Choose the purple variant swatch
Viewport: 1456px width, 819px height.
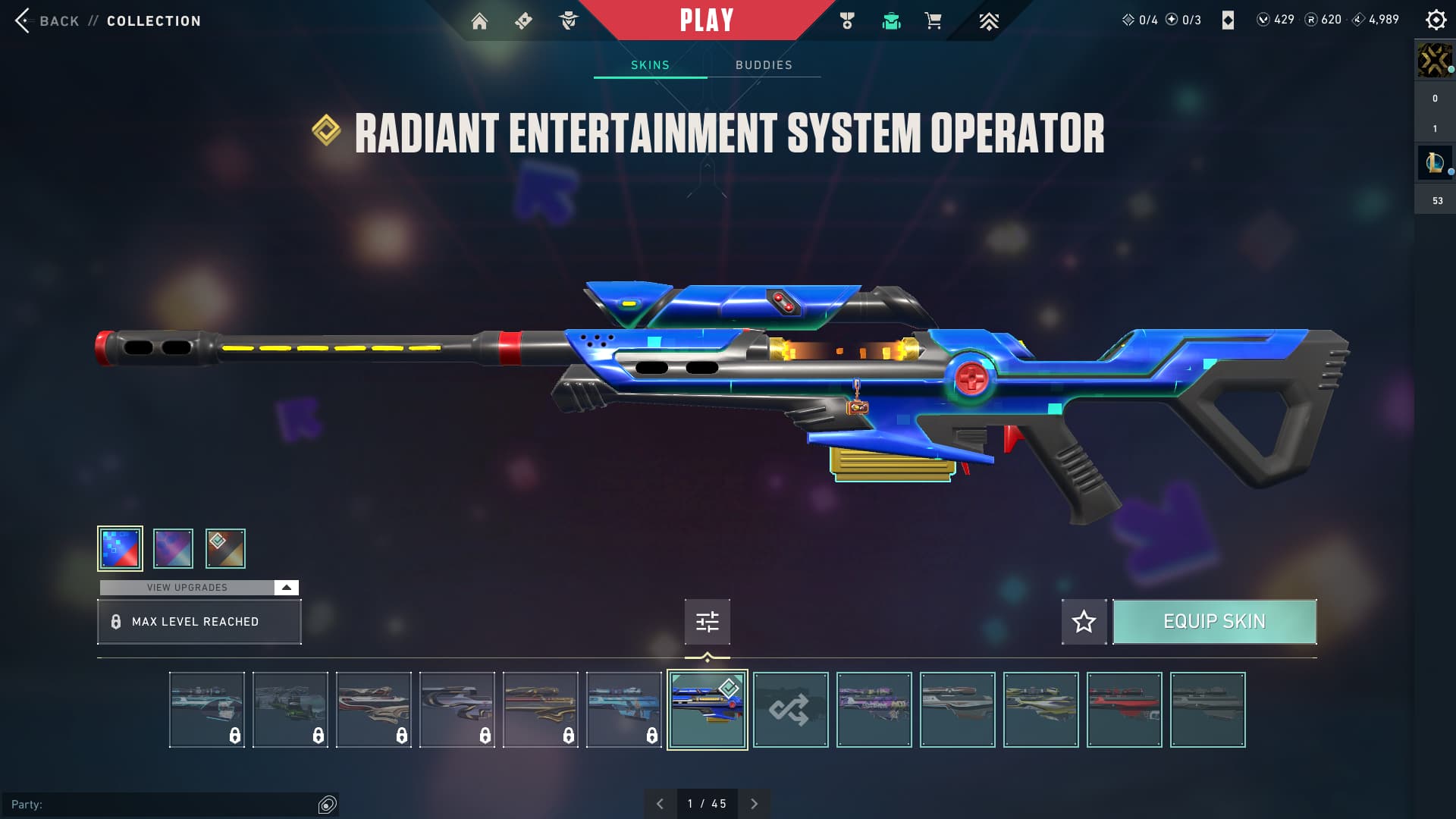point(173,548)
